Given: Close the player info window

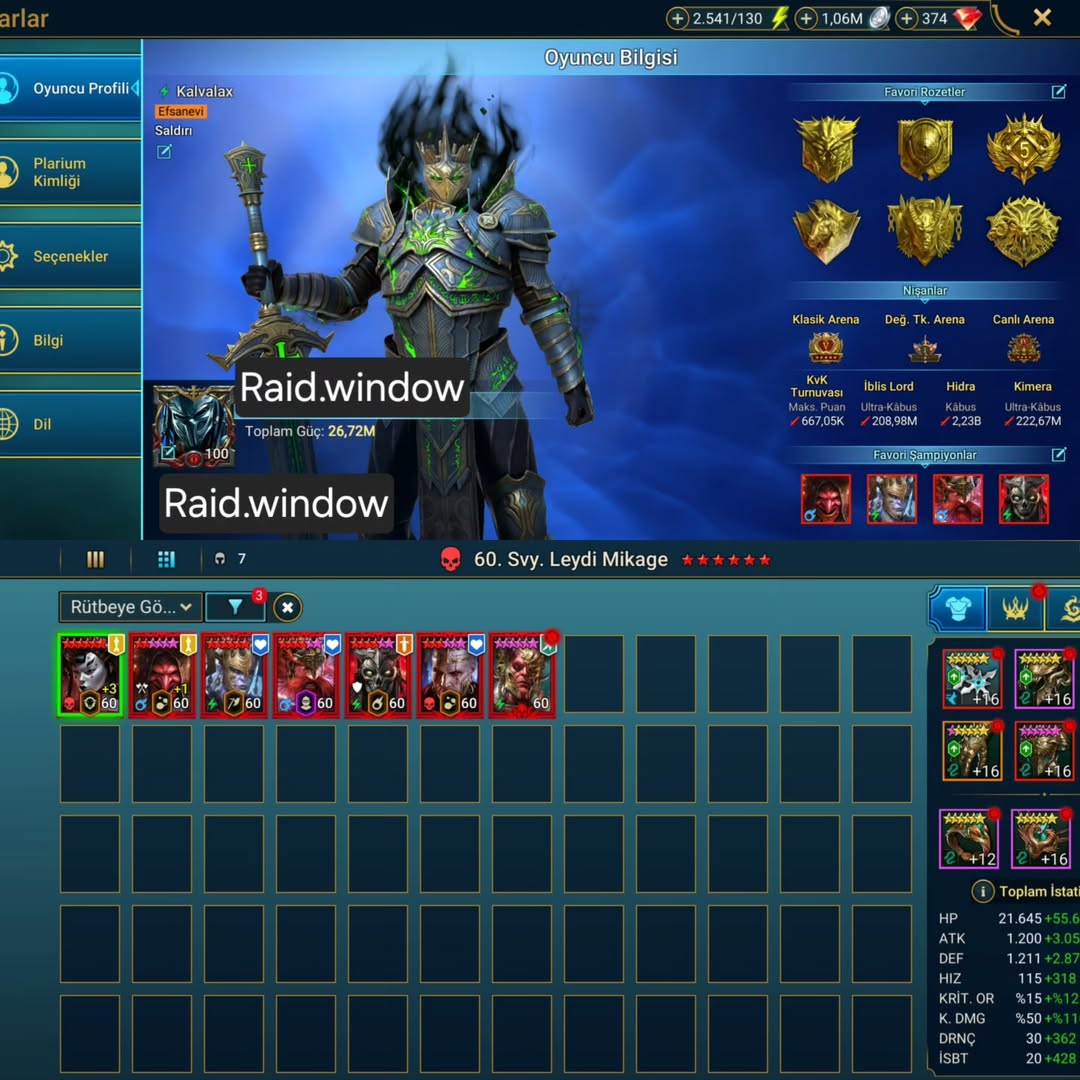Looking at the screenshot, I should [x=1042, y=17].
